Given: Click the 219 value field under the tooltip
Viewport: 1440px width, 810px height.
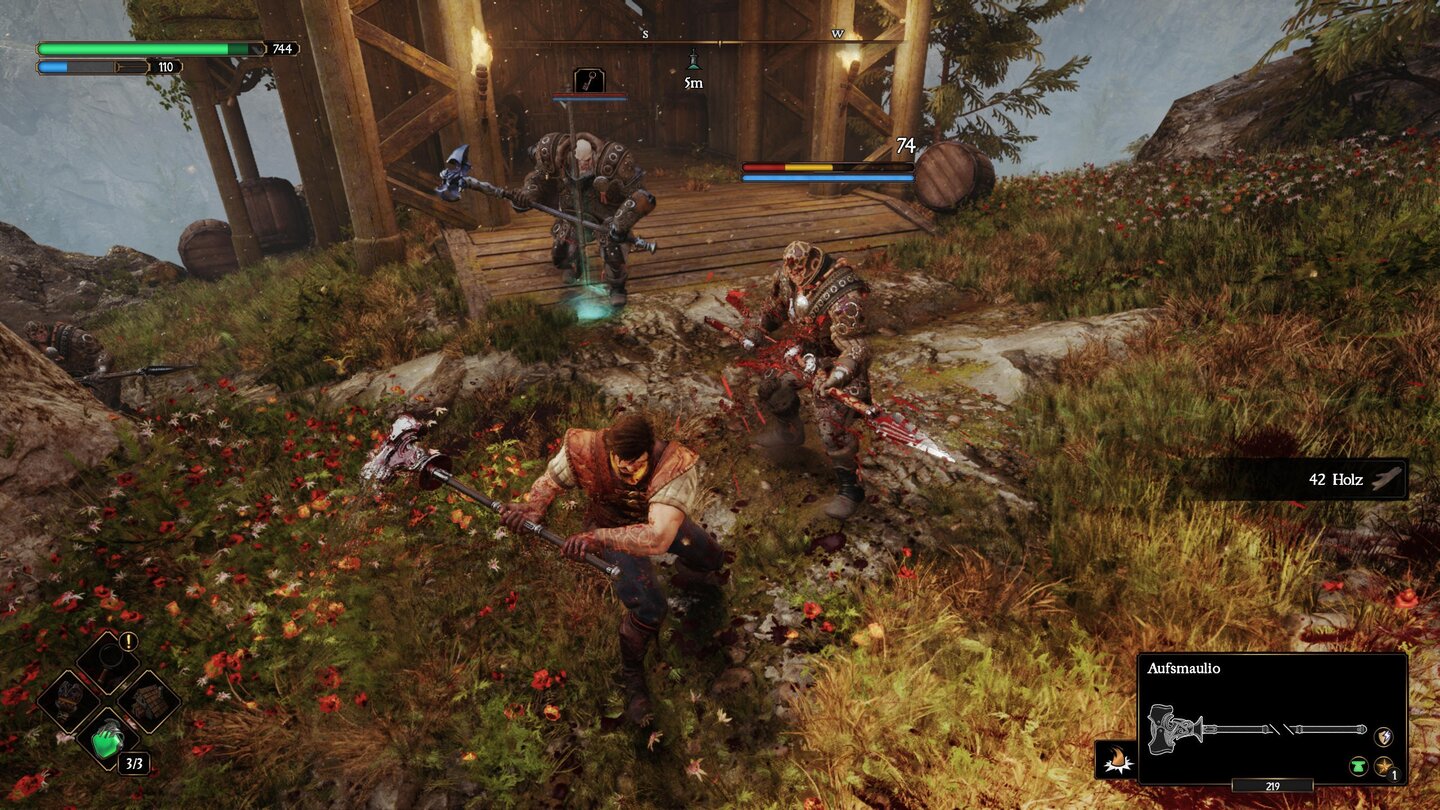Looking at the screenshot, I should [1274, 786].
